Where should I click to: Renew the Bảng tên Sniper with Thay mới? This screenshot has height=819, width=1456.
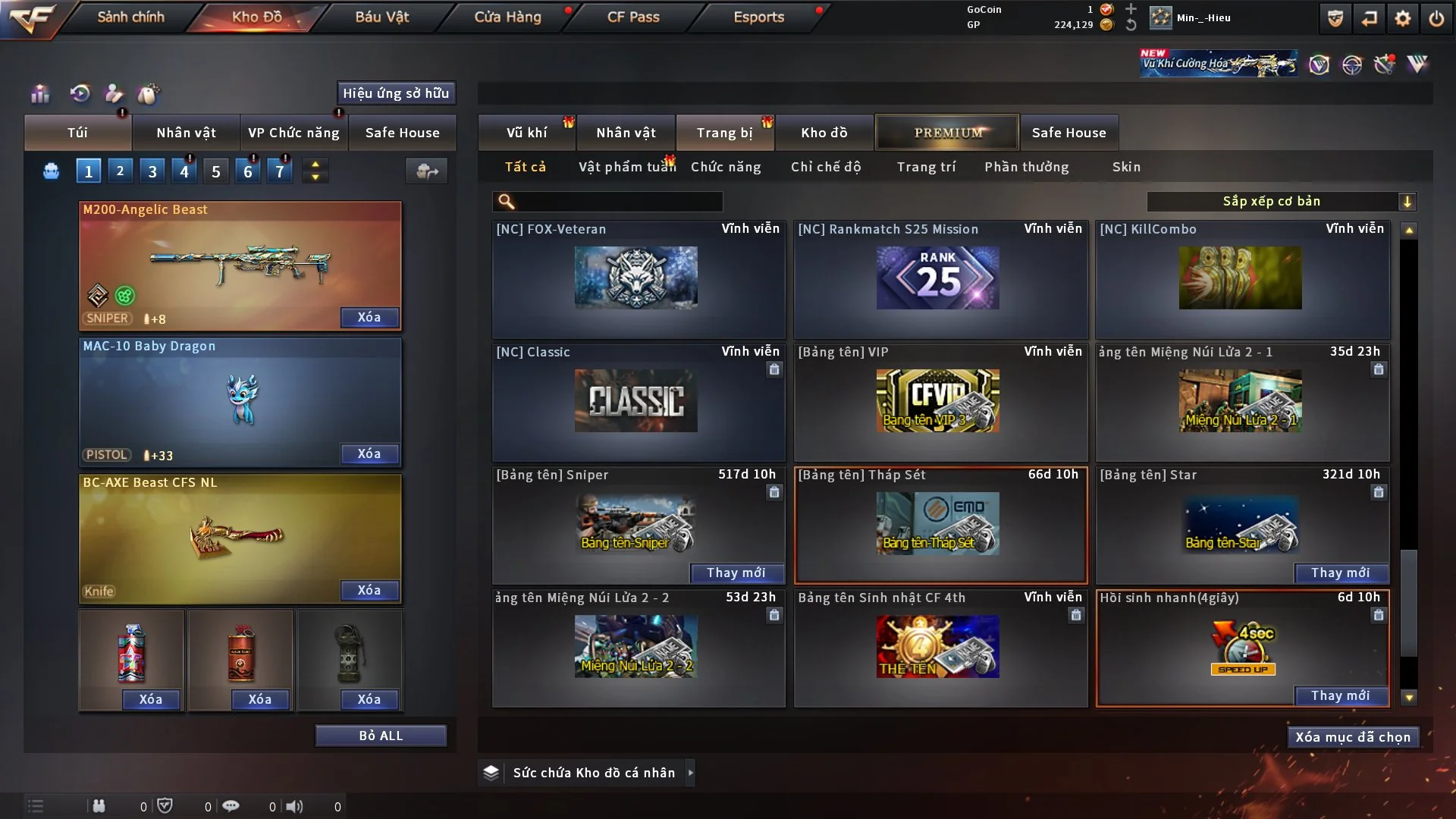pyautogui.click(x=736, y=573)
